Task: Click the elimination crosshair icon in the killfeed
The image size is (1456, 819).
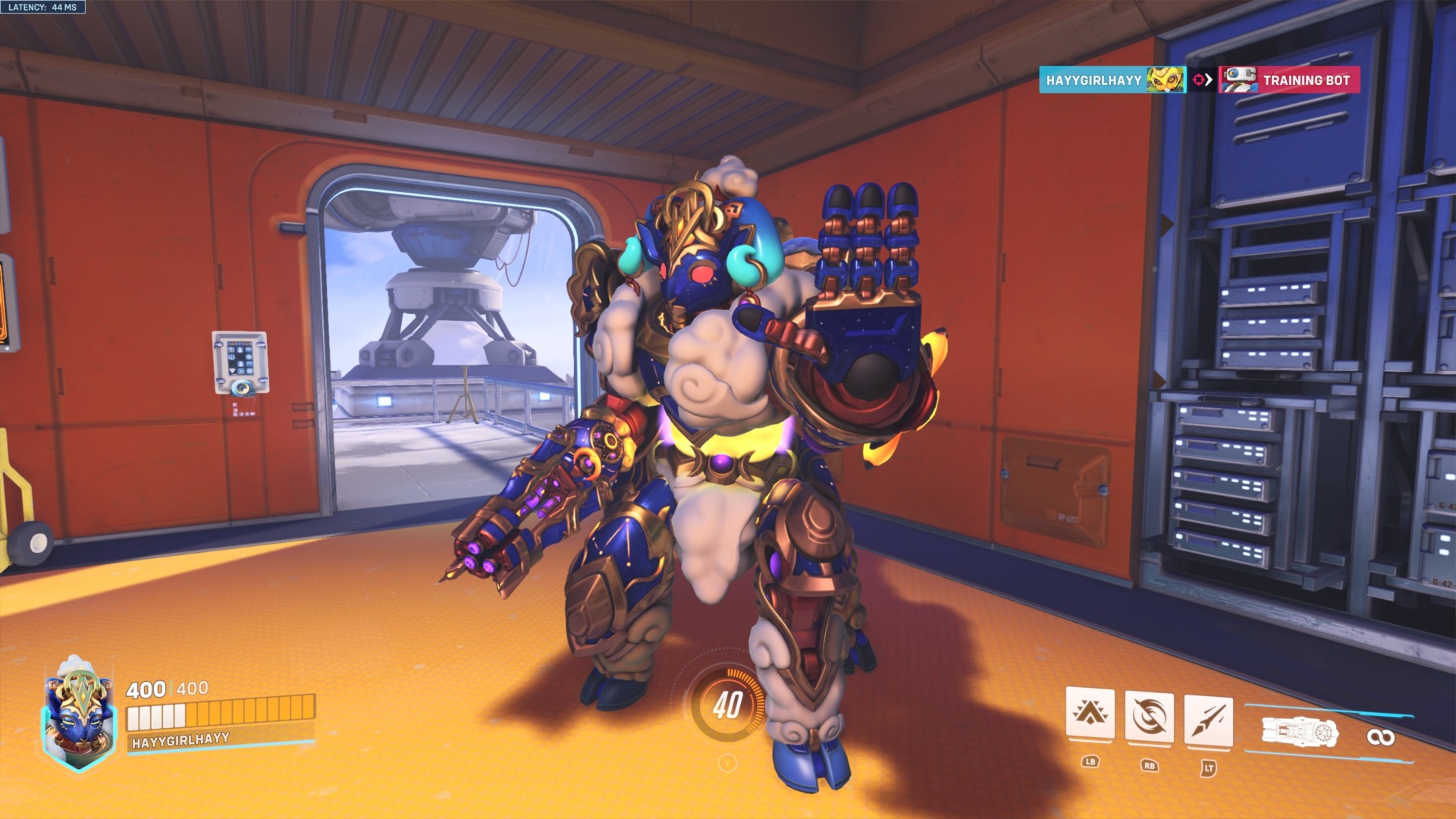Action: click(x=1199, y=78)
